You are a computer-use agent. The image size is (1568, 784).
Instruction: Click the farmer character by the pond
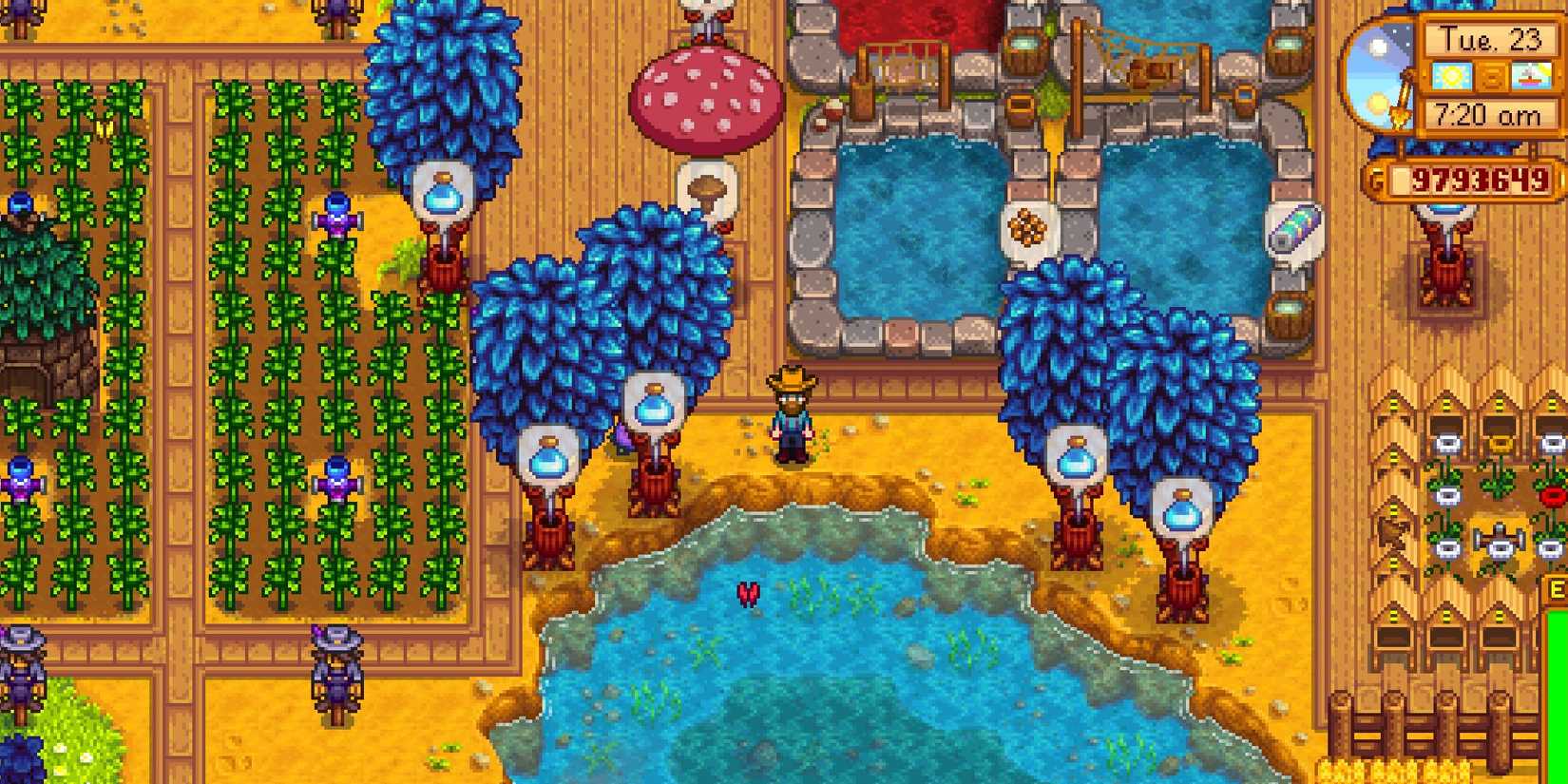click(x=791, y=418)
